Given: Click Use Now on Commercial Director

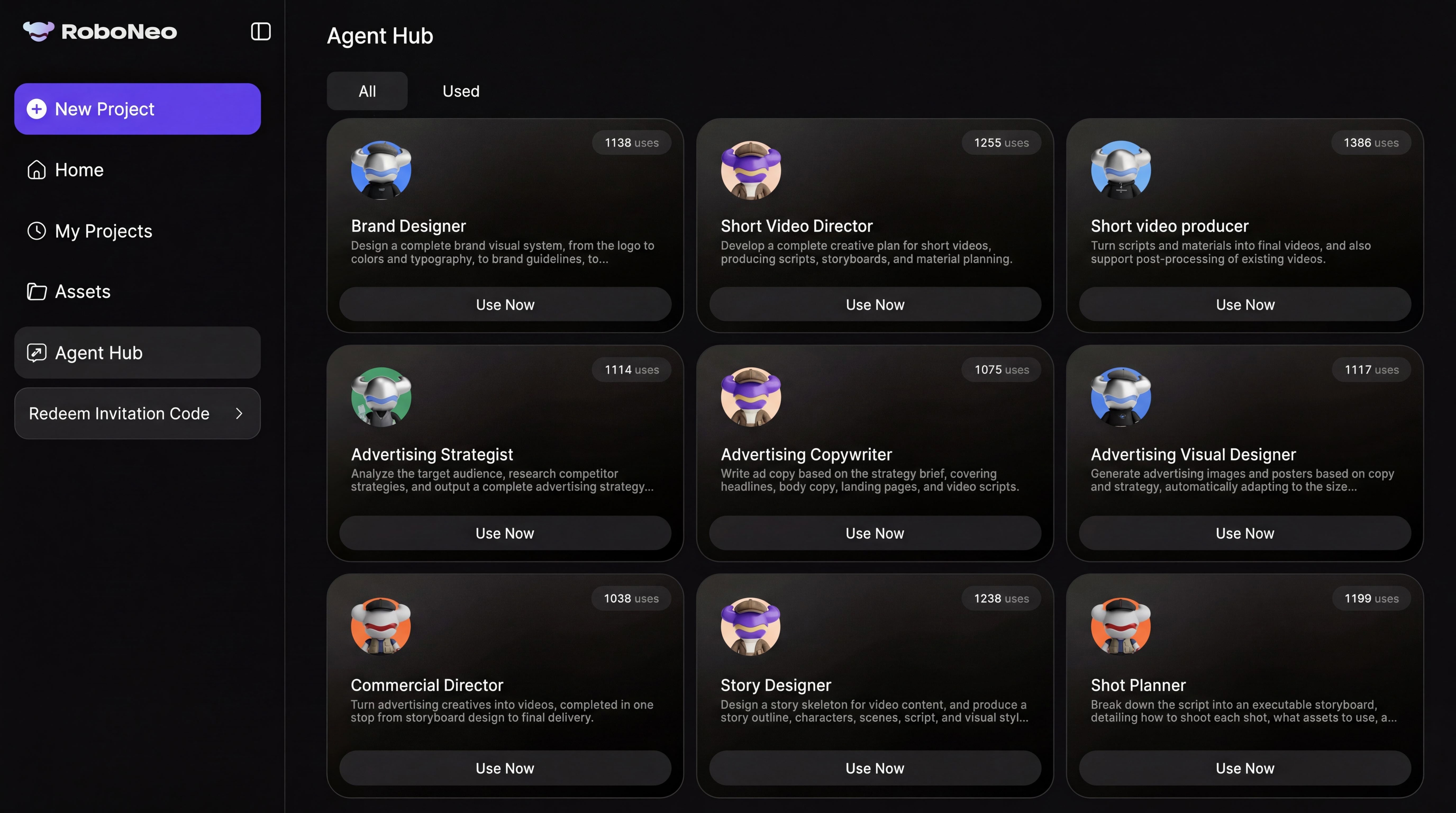Looking at the screenshot, I should 505,768.
